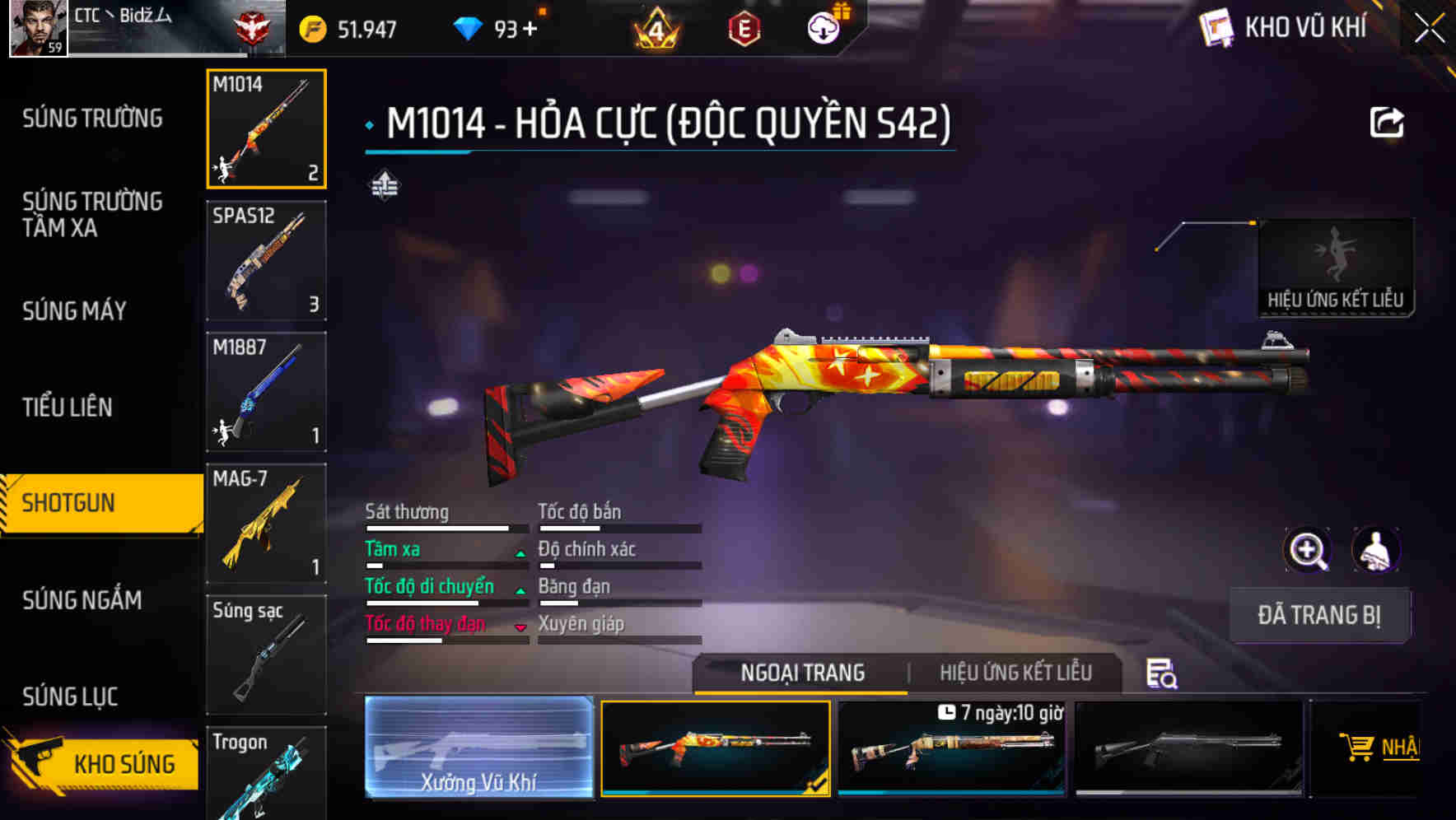This screenshot has height=820, width=1456.
Task: Click the diamond balance icon
Action: [x=469, y=27]
